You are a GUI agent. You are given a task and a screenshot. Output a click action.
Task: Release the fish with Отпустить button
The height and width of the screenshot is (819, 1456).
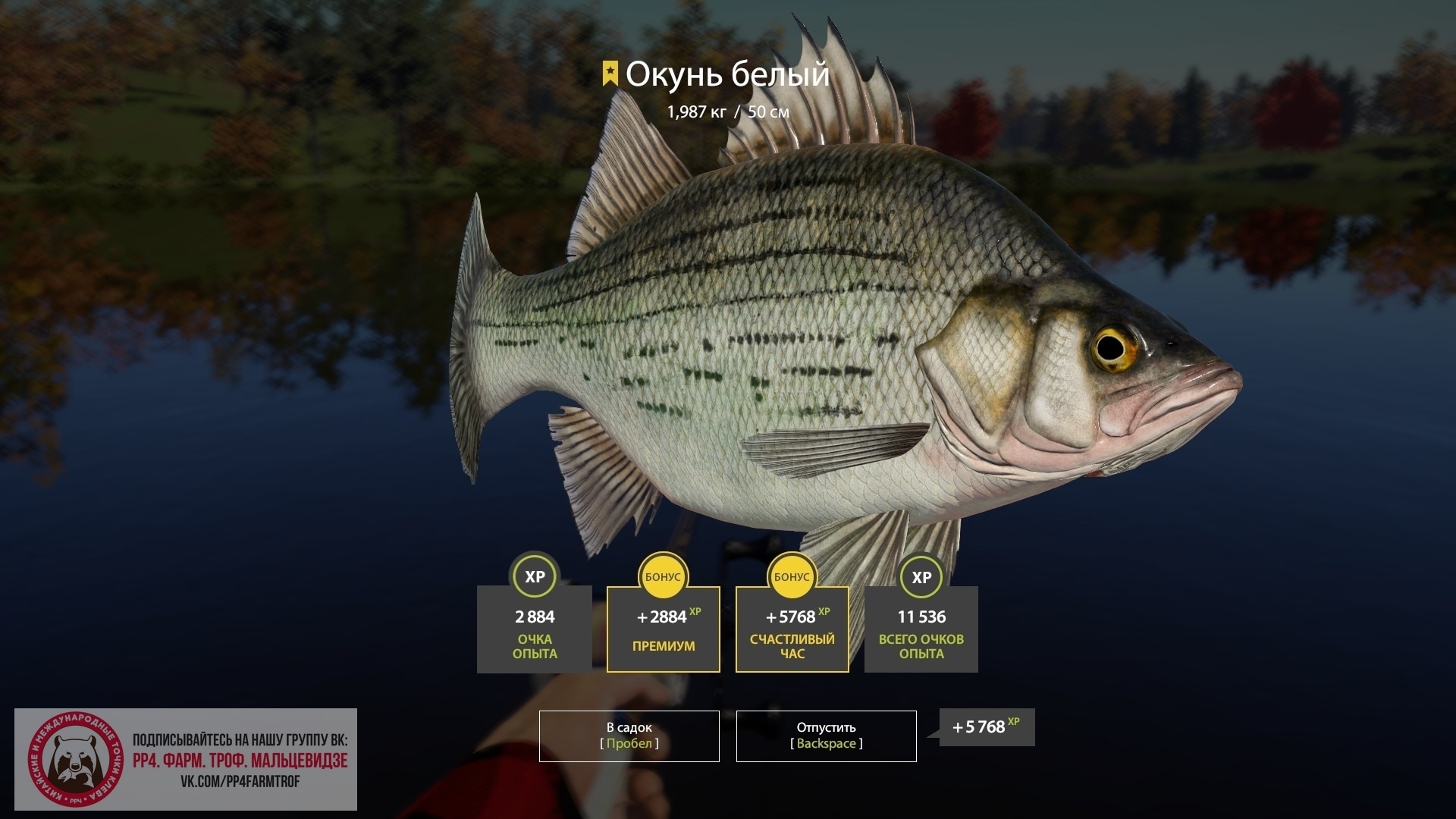(x=826, y=736)
